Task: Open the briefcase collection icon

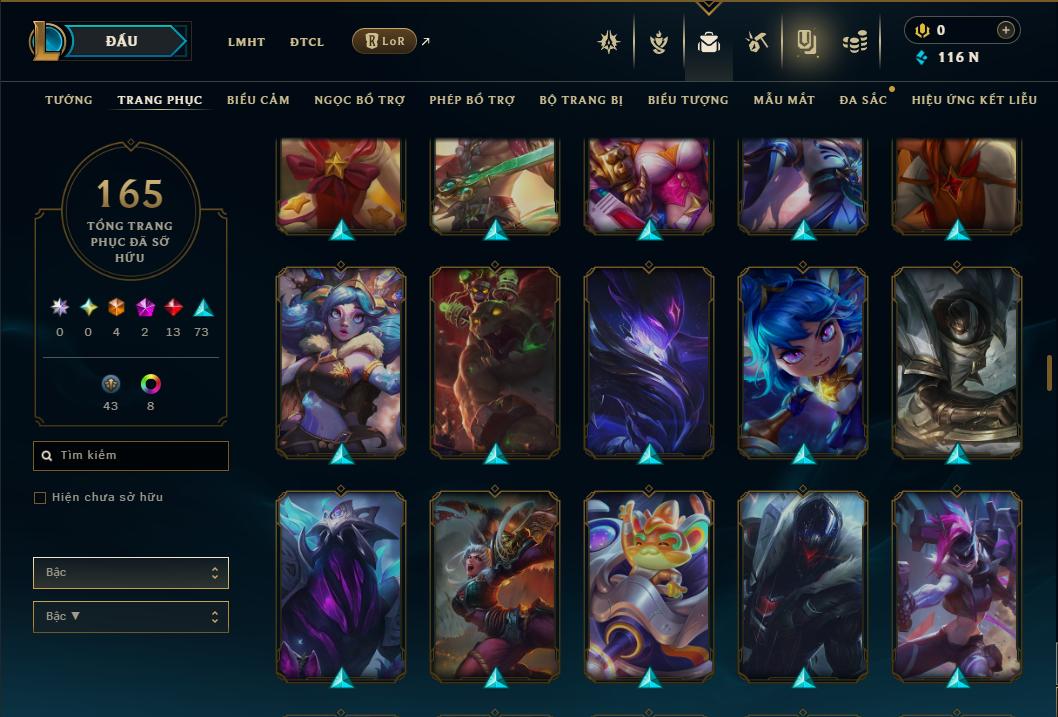Action: click(x=709, y=42)
